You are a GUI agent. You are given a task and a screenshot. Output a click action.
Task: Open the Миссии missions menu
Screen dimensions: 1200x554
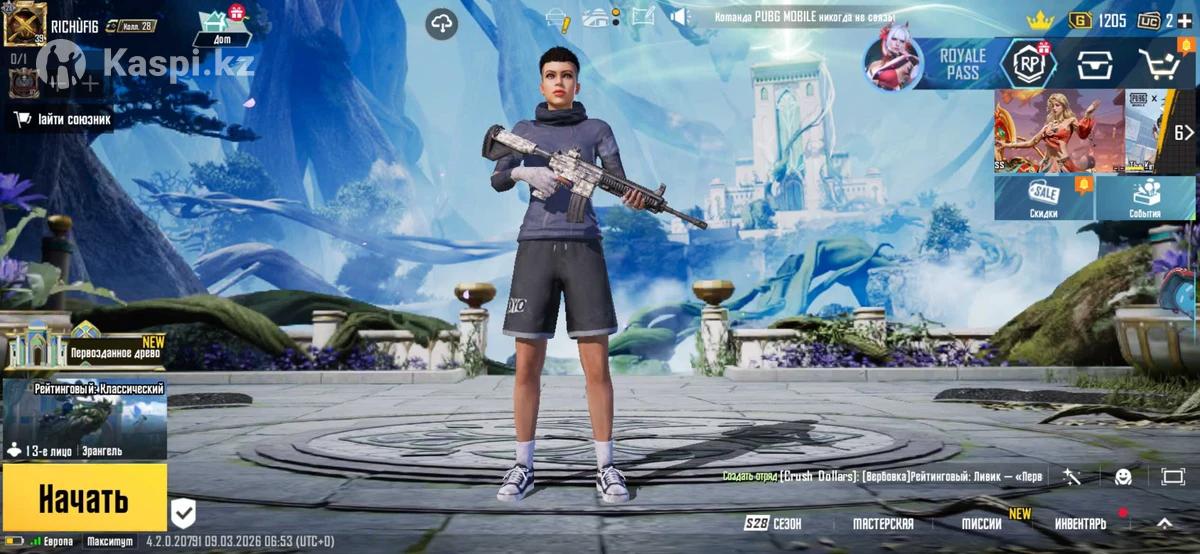982,524
